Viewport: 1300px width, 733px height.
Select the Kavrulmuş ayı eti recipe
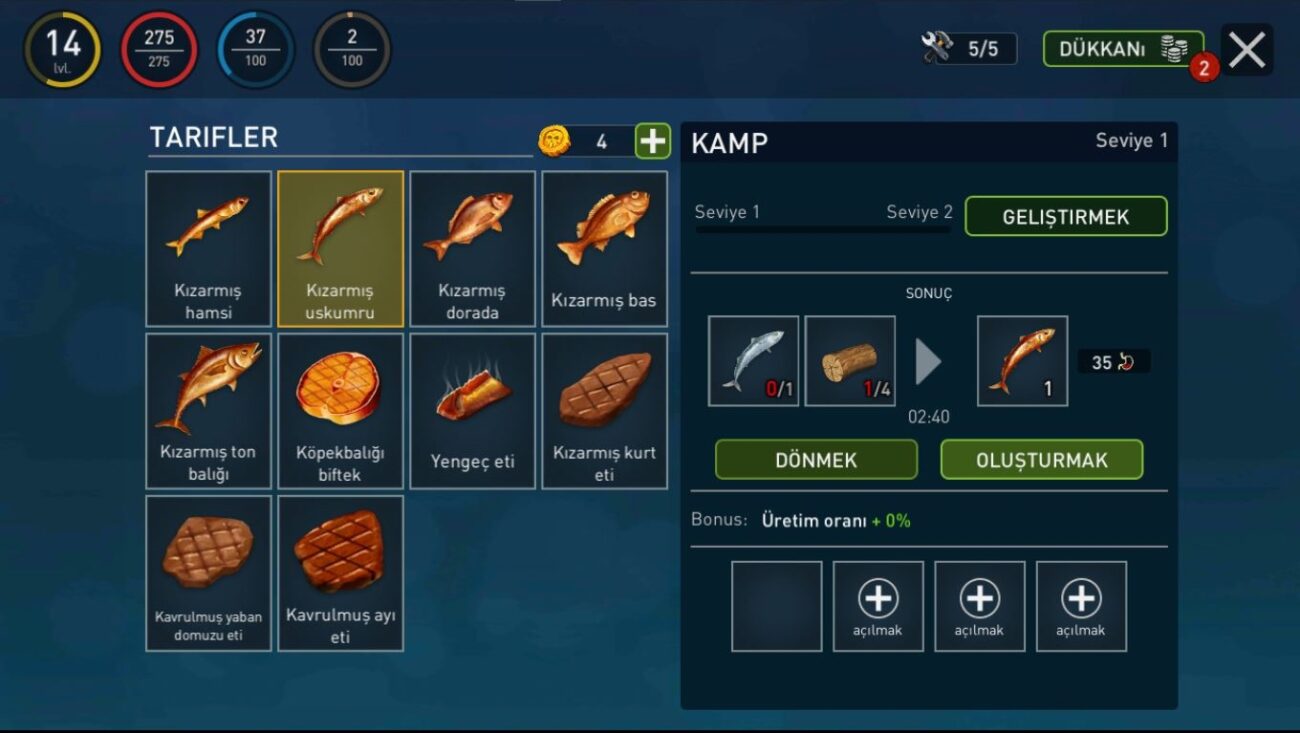(340, 573)
